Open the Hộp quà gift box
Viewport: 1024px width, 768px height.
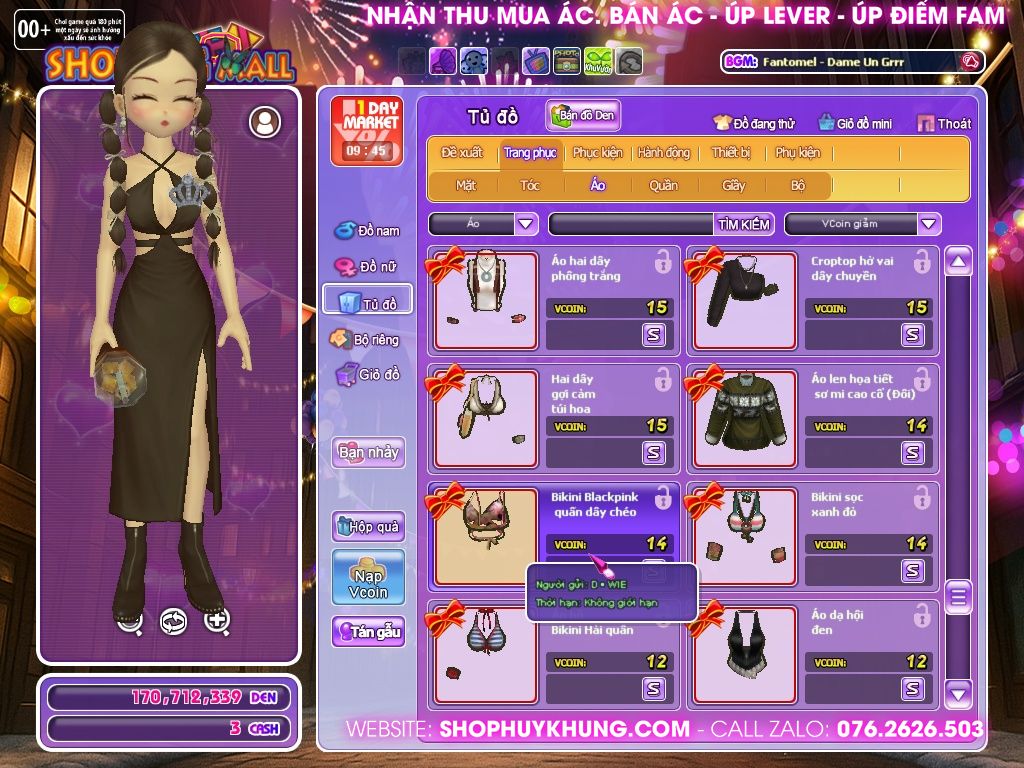[x=368, y=526]
